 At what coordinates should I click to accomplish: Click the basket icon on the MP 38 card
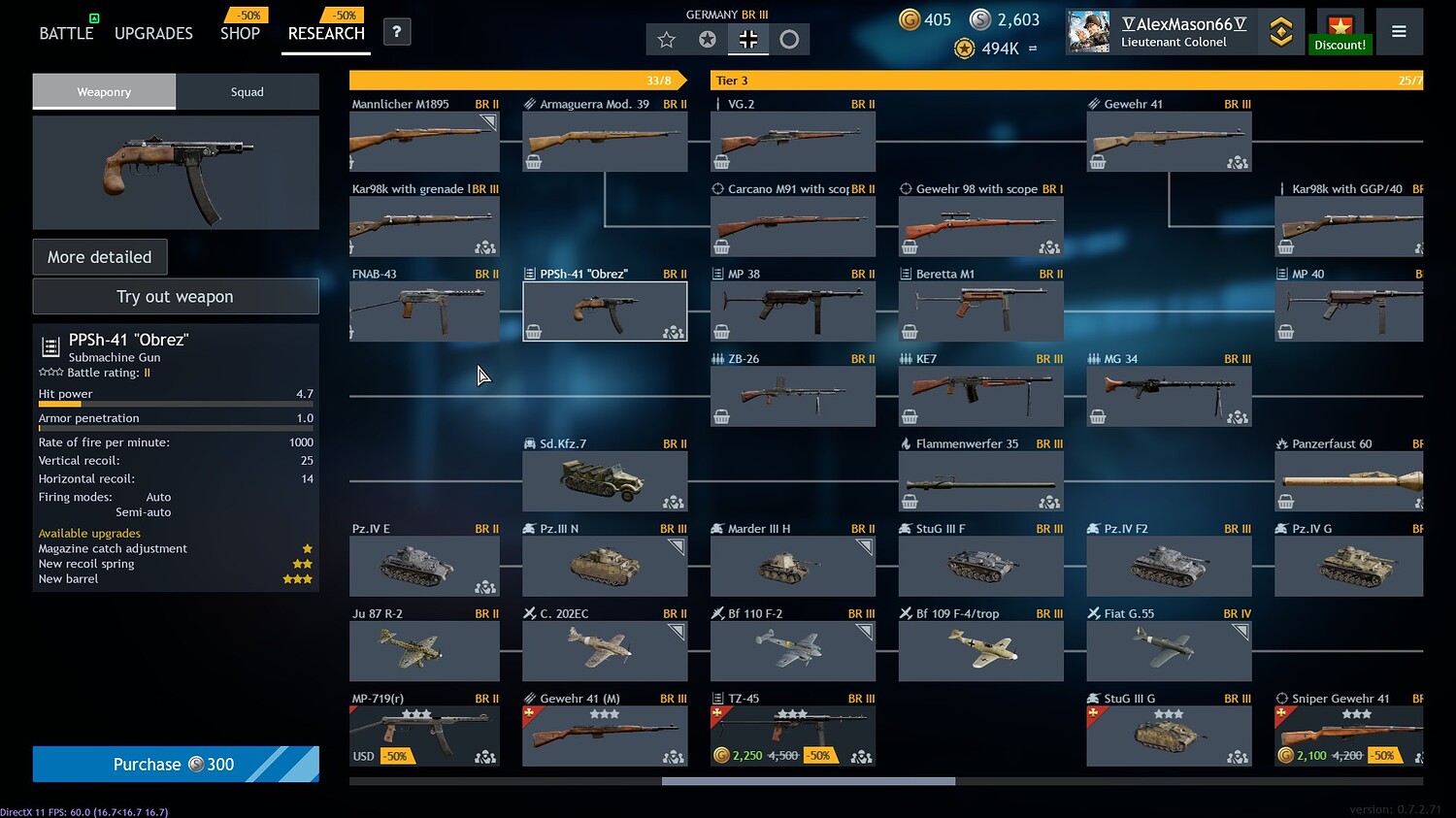pyautogui.click(x=721, y=330)
